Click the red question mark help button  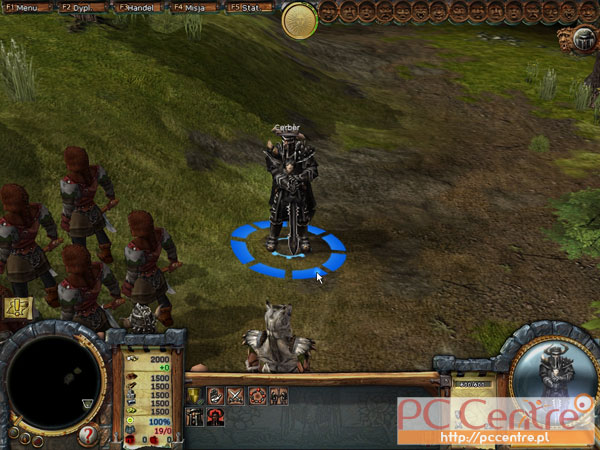coord(88,436)
